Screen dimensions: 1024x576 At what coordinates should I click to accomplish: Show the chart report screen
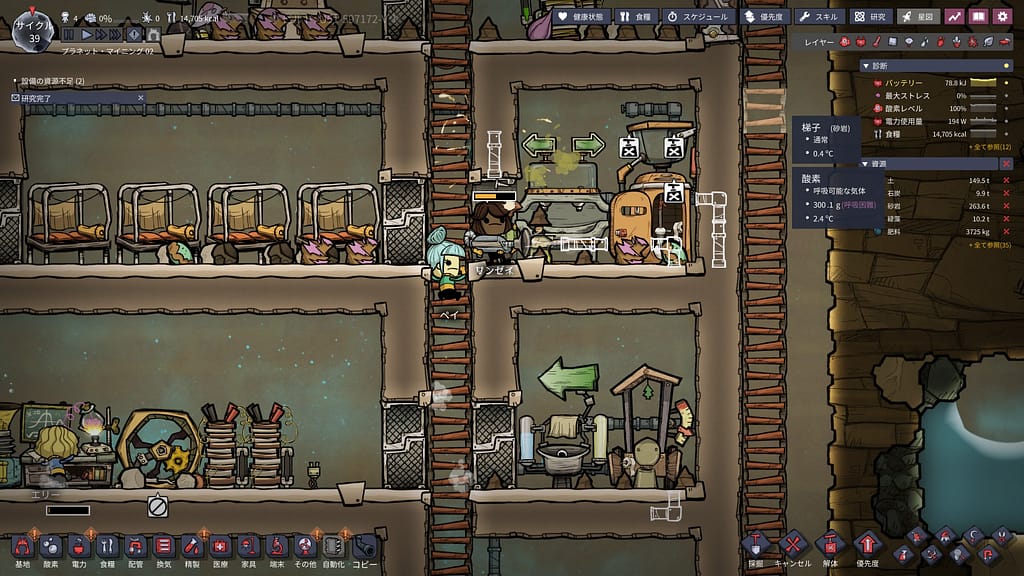click(953, 16)
